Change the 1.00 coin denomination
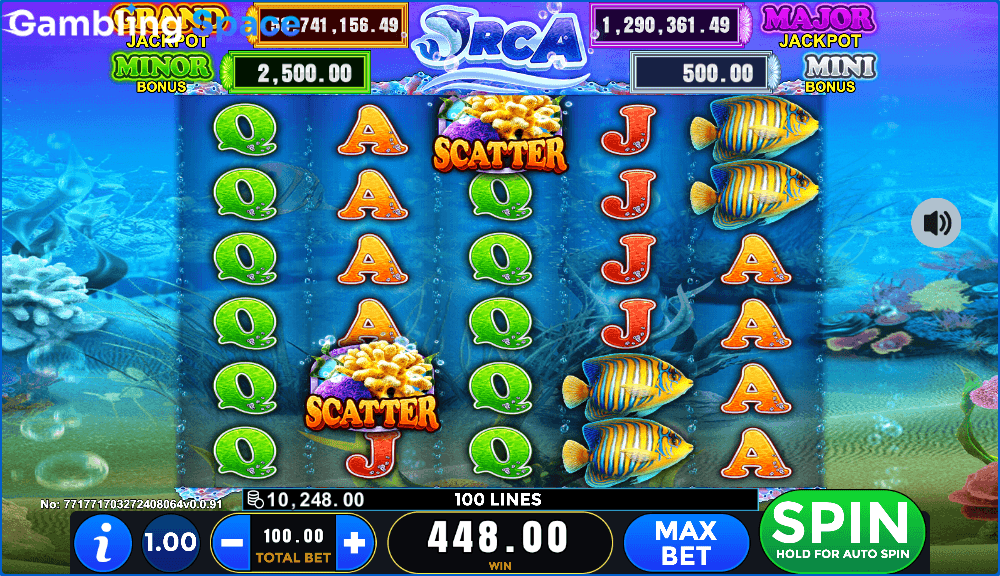The image size is (1000, 576). pyautogui.click(x=170, y=543)
